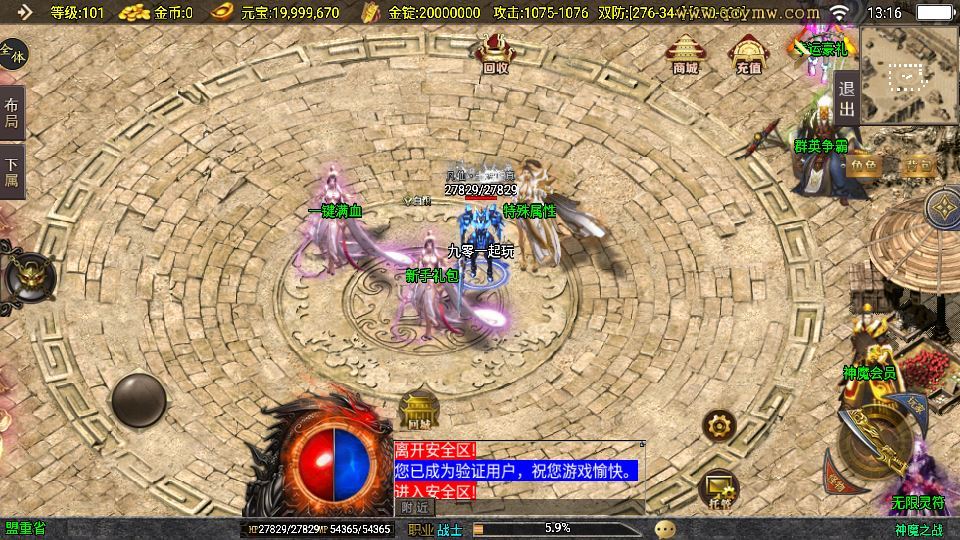This screenshot has height=540, width=960.
Task: Open the 充值 recharge menu
Action: pos(748,53)
